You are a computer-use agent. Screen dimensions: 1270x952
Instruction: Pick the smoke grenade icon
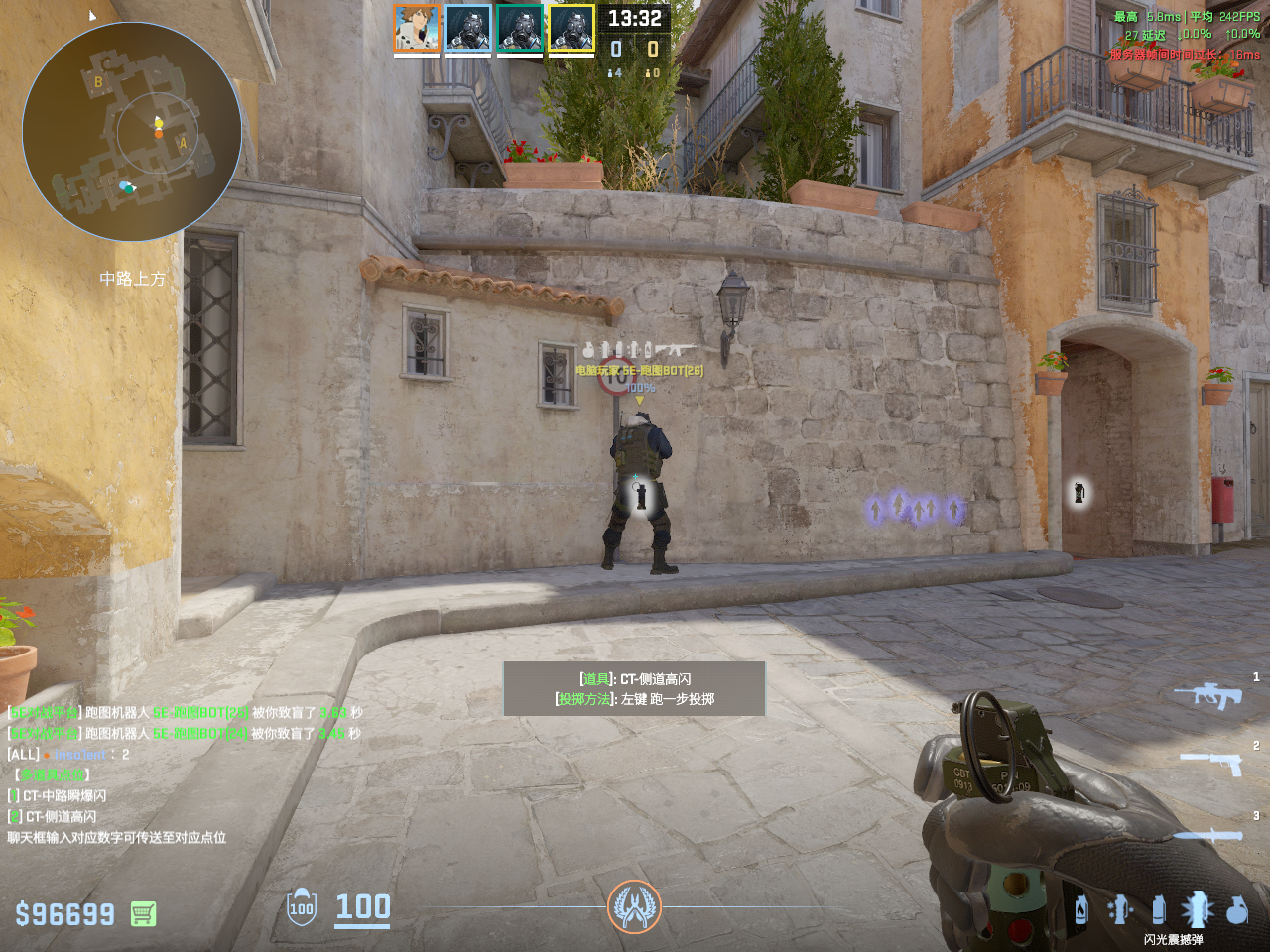pos(1158,909)
